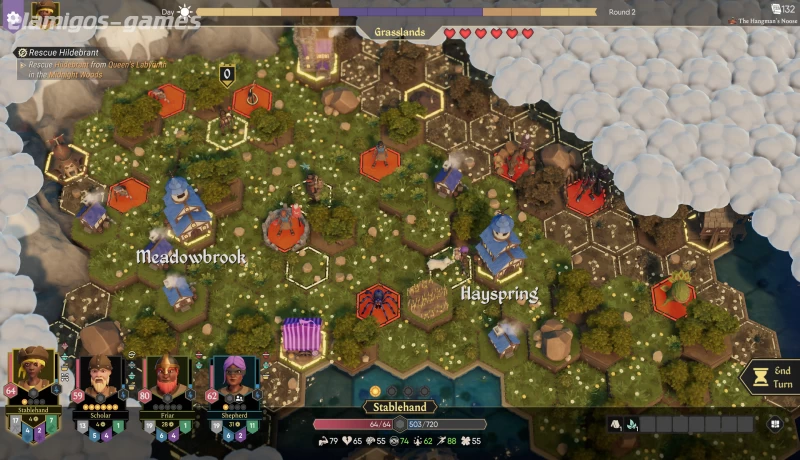Open the grid menu beside the inventory bar
The image size is (800, 460).
coord(773,423)
